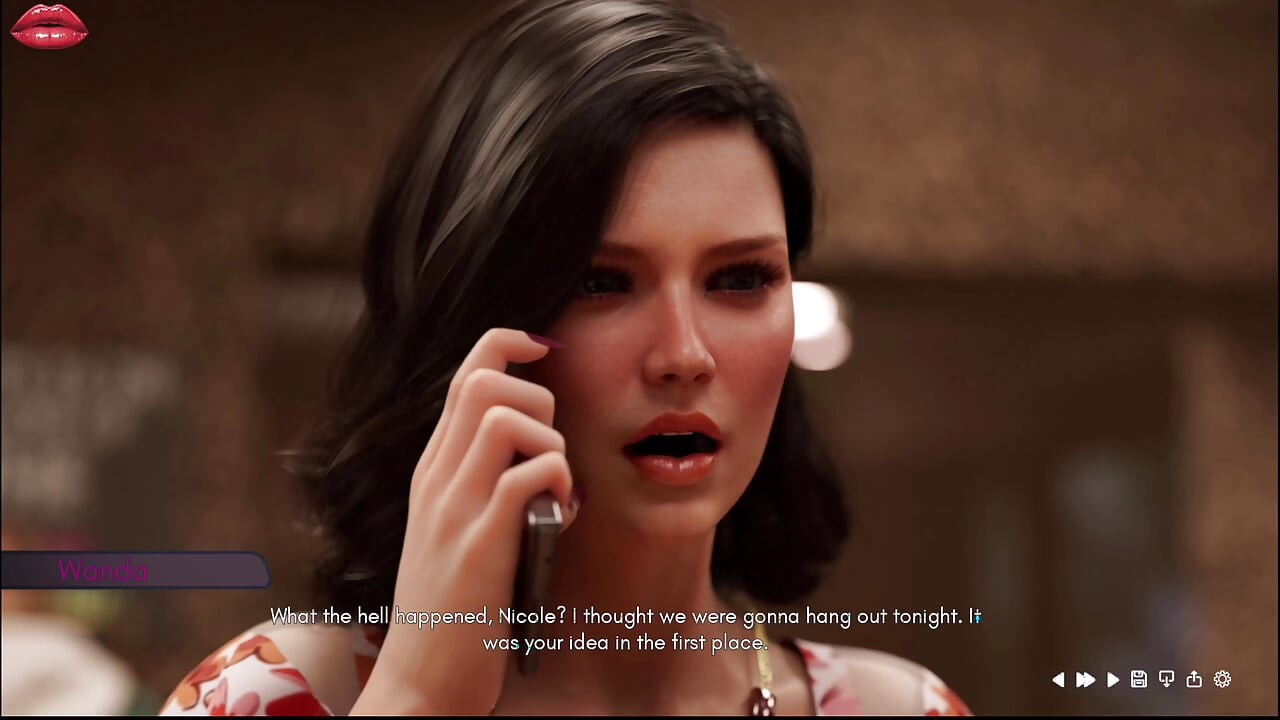Screen dimensions: 1280x720
Task: Click the red lips logo icon
Action: (49, 25)
